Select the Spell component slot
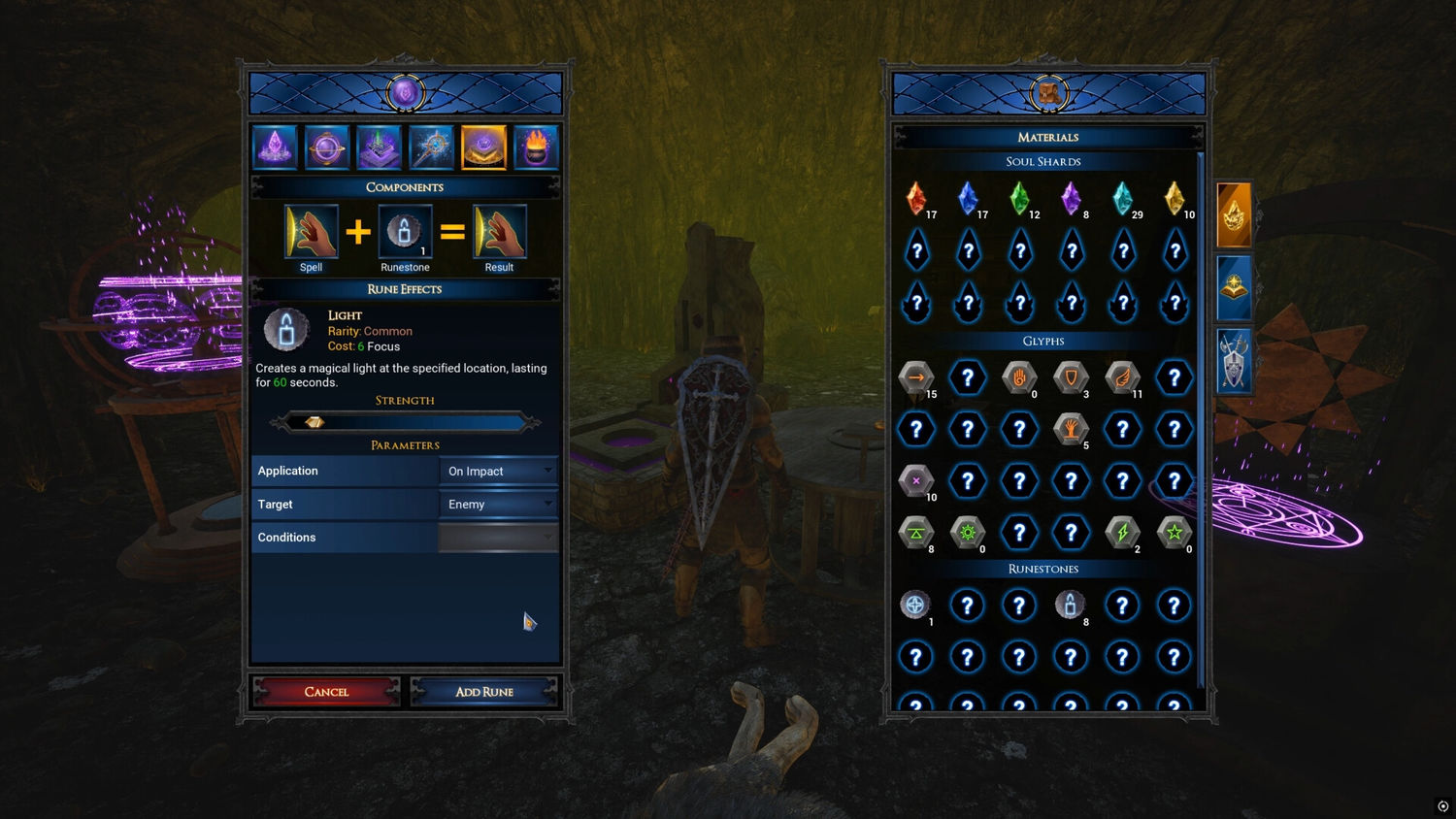Viewport: 1456px width, 819px height. click(311, 232)
